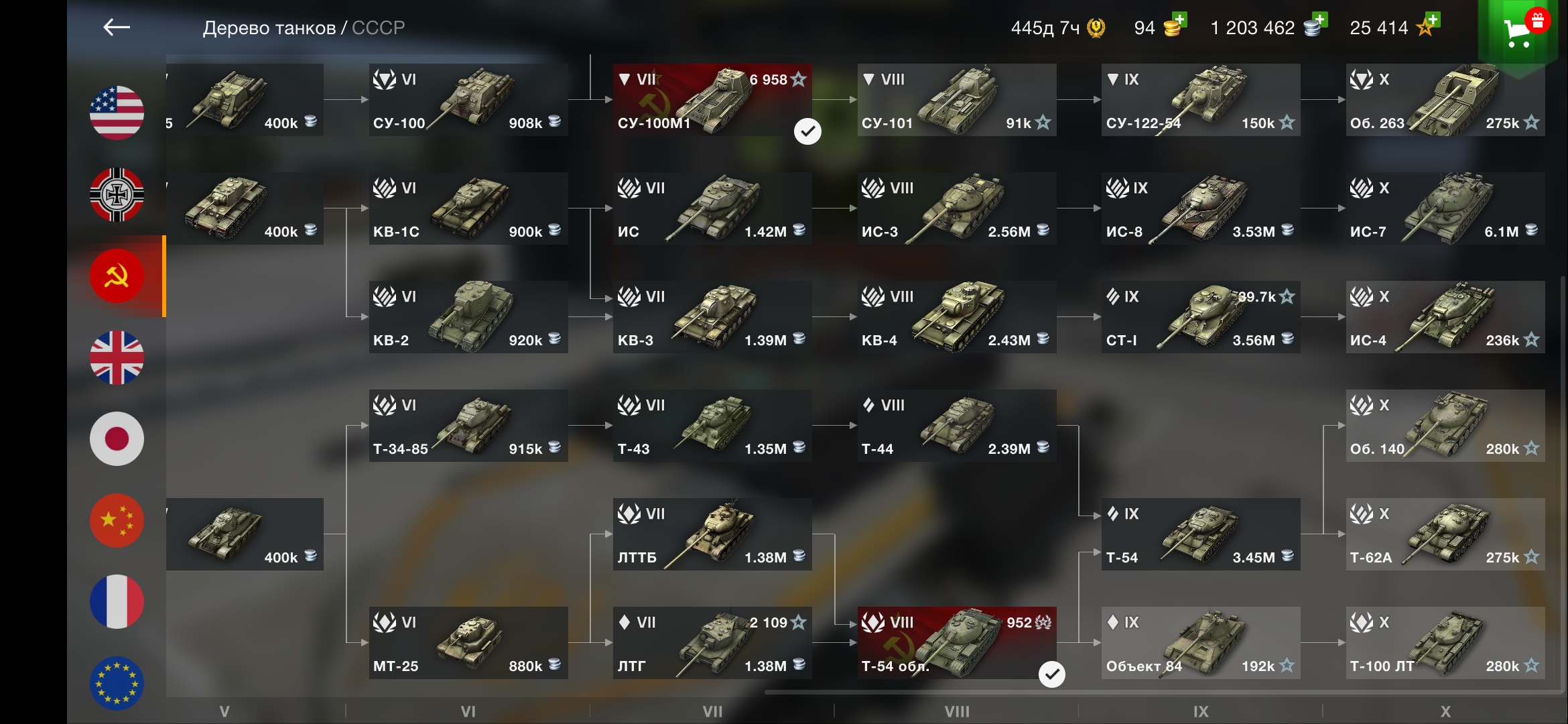Screen dimensions: 1568x724
Task: Choose the СТ-I heavy tank
Action: click(x=1200, y=317)
